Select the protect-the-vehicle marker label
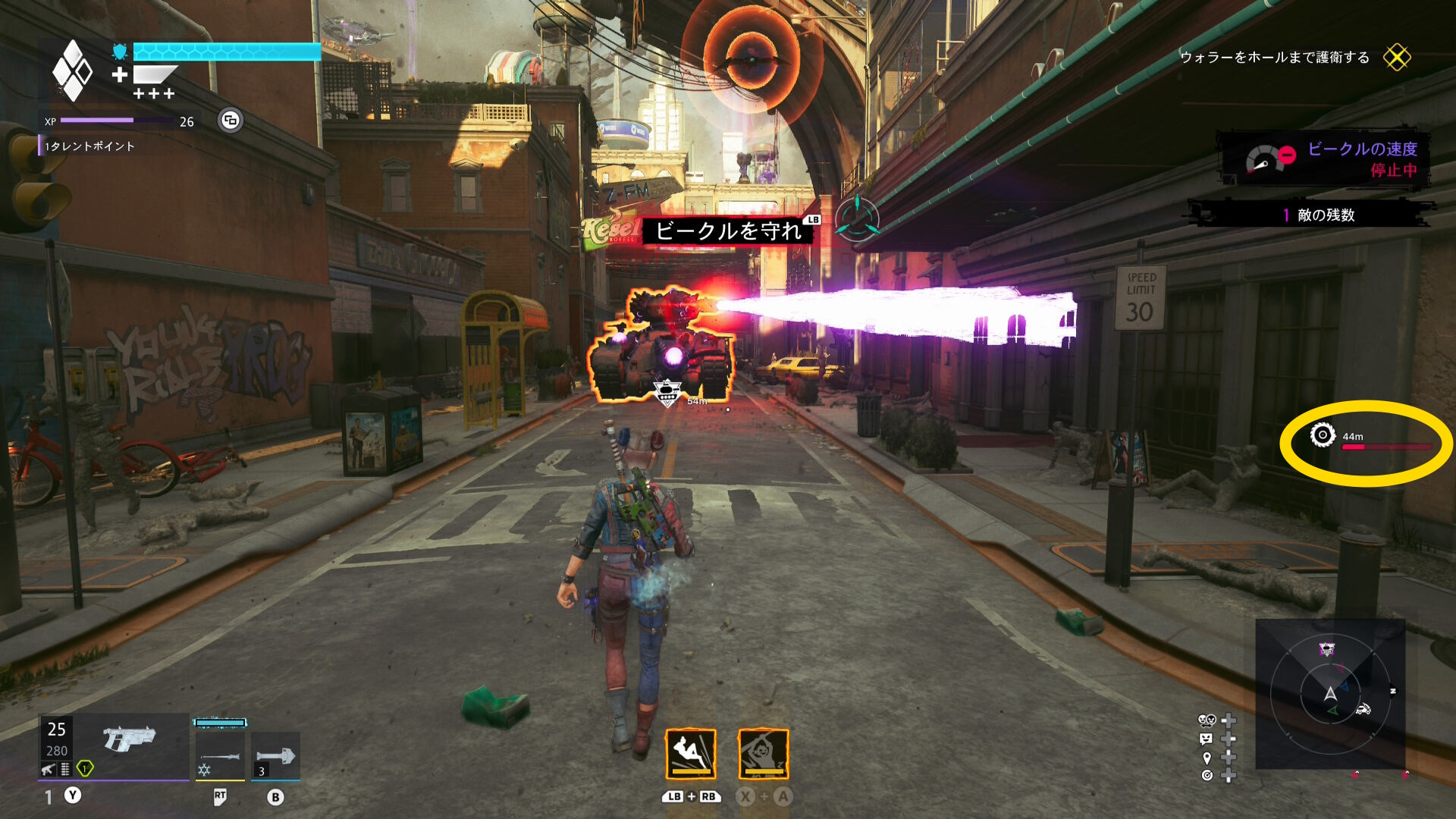1456x819 pixels. (x=727, y=231)
